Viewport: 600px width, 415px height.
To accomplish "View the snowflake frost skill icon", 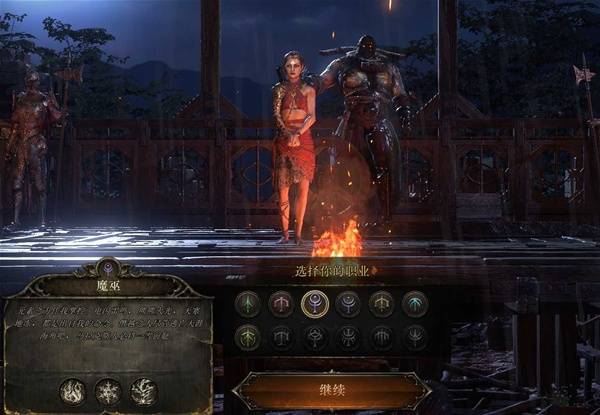I will [108, 391].
